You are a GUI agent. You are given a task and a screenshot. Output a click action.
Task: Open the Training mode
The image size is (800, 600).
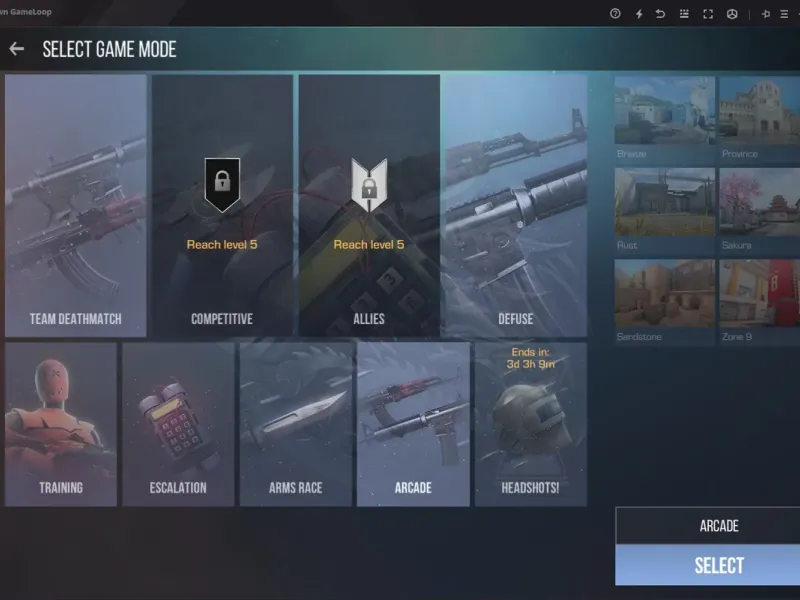tap(61, 424)
